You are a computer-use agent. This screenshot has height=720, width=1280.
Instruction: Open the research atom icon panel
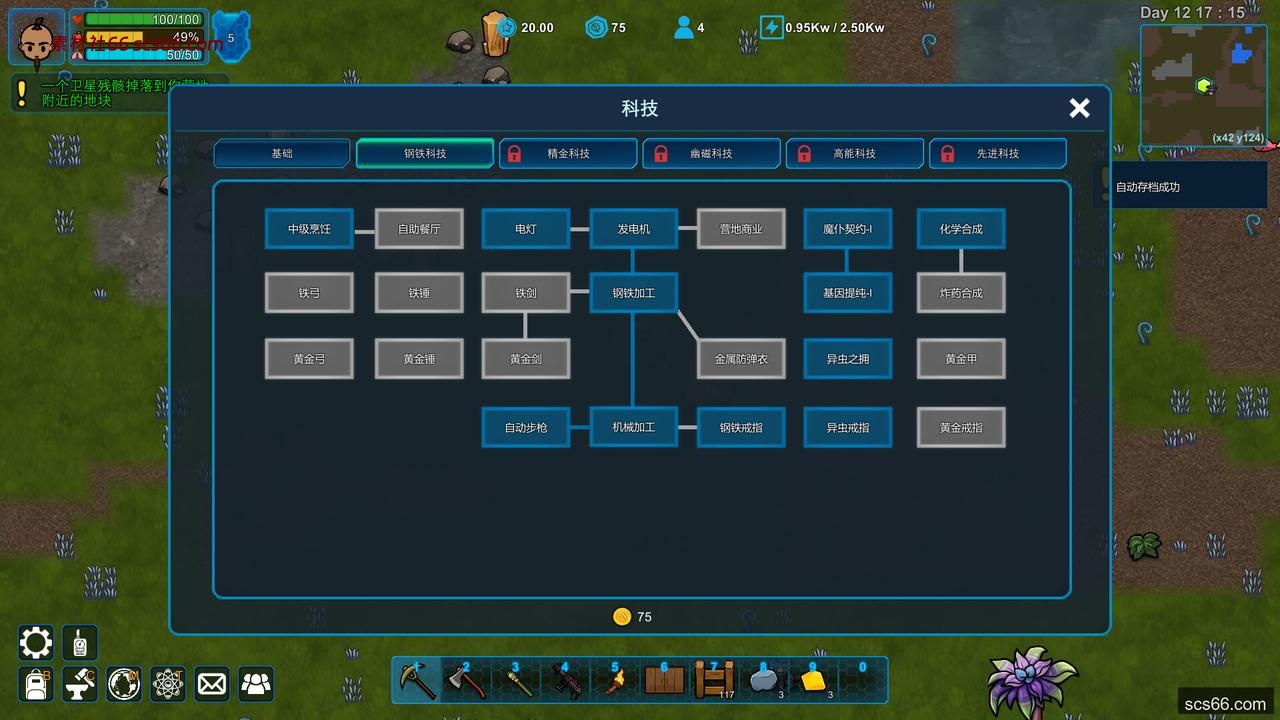(167, 684)
